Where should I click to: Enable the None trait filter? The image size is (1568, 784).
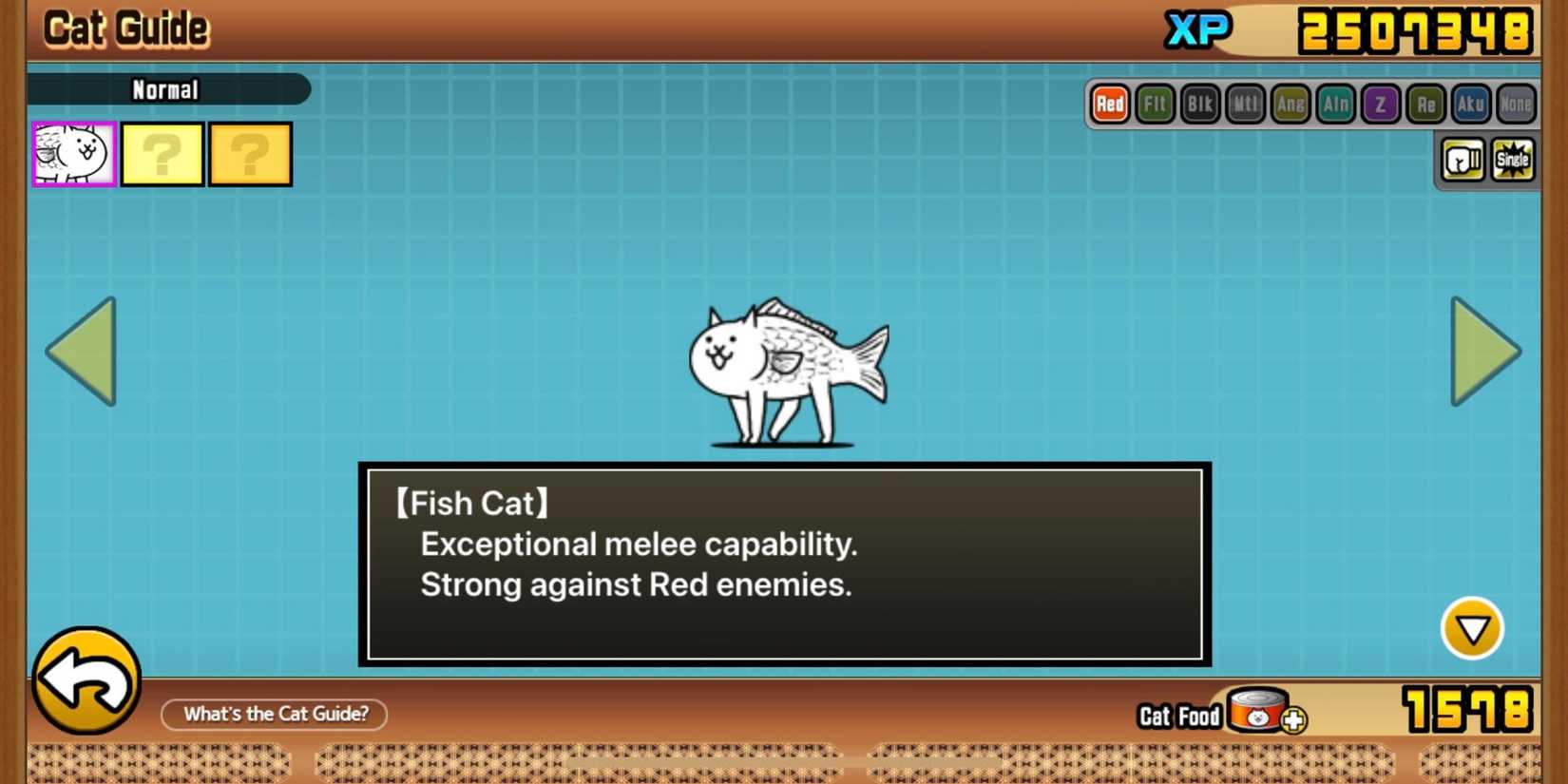1515,105
